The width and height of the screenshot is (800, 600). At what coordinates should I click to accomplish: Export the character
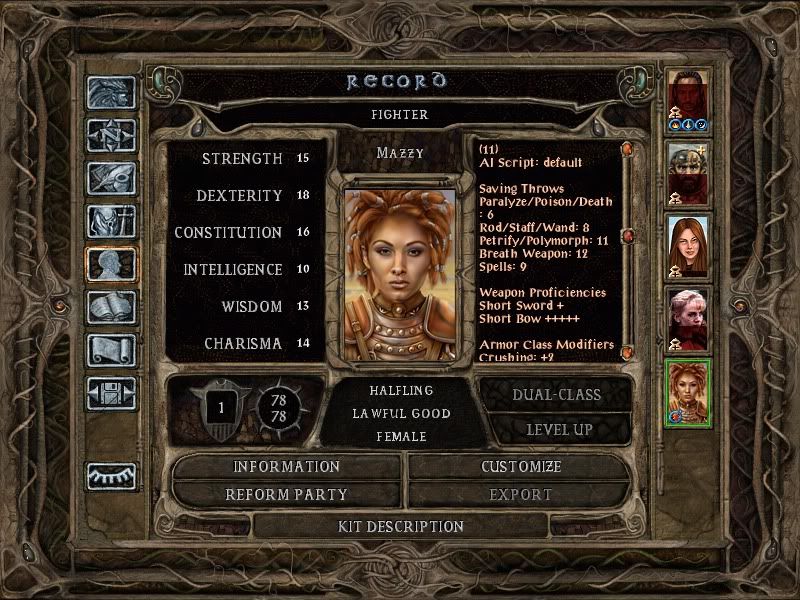coord(521,494)
